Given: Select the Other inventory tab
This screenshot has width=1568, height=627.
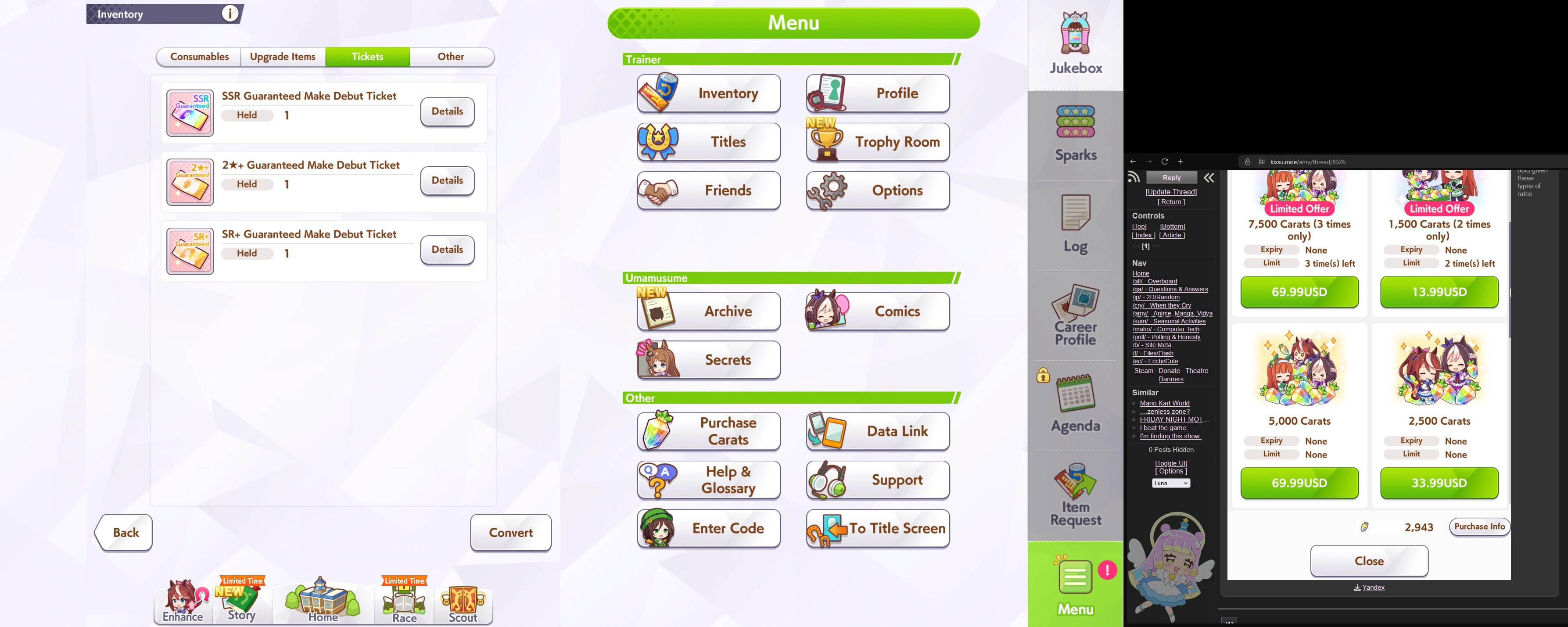Looking at the screenshot, I should pyautogui.click(x=450, y=57).
